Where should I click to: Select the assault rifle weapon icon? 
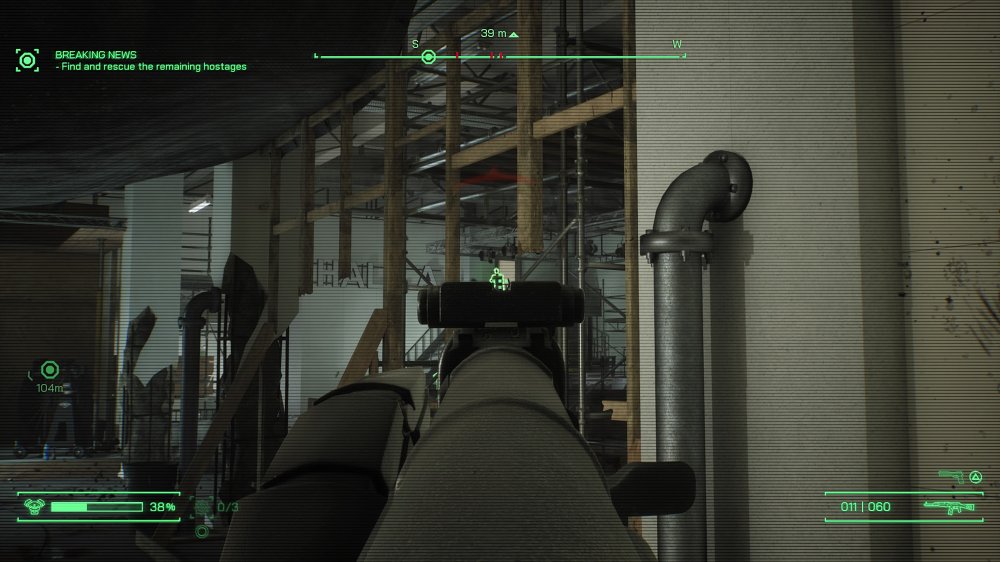(949, 507)
